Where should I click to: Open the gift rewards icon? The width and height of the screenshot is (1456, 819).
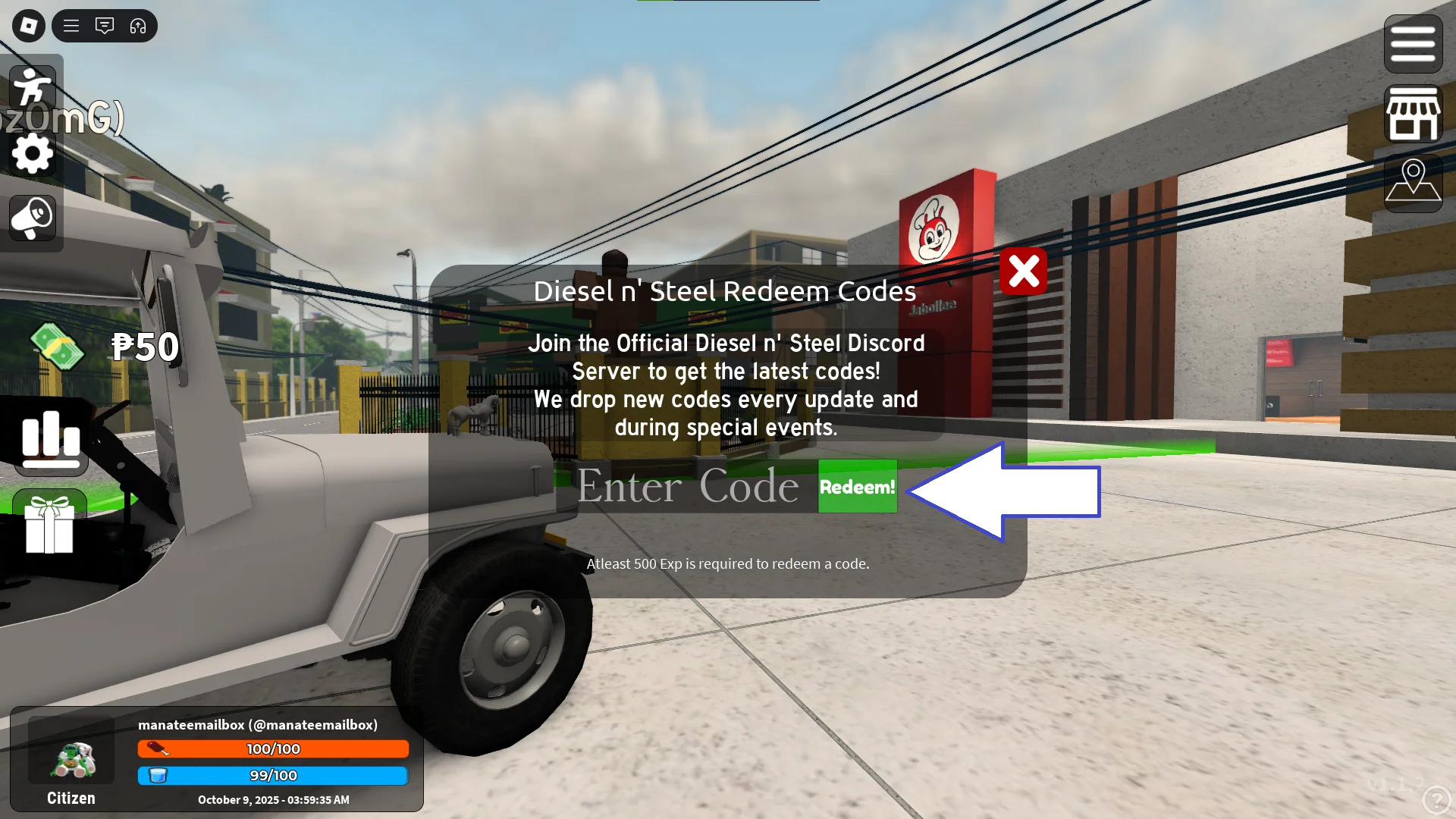tap(49, 526)
